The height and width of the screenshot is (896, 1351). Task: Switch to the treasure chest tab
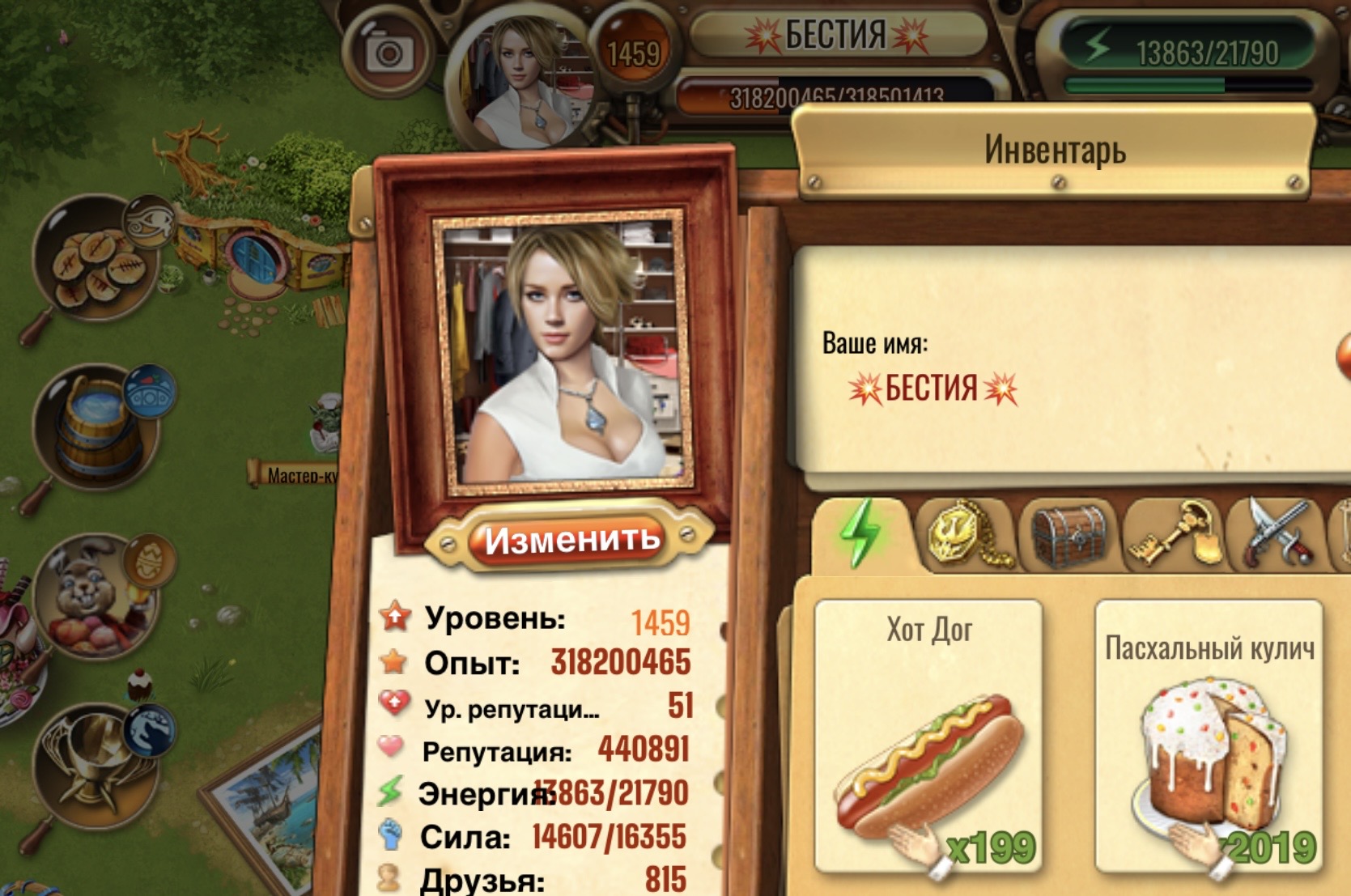pos(1068,535)
